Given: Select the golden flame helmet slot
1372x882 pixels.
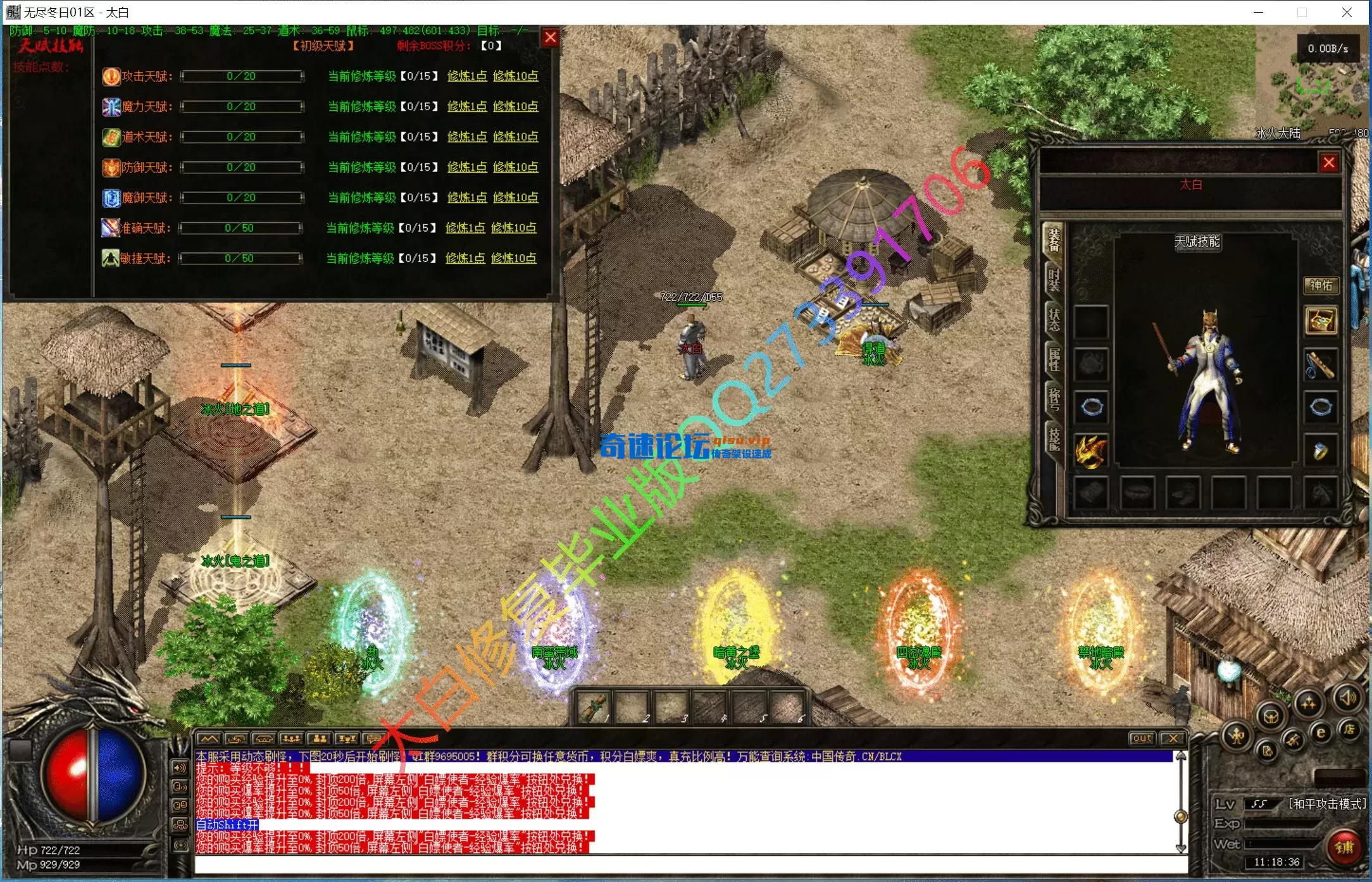Looking at the screenshot, I should tap(1091, 452).
